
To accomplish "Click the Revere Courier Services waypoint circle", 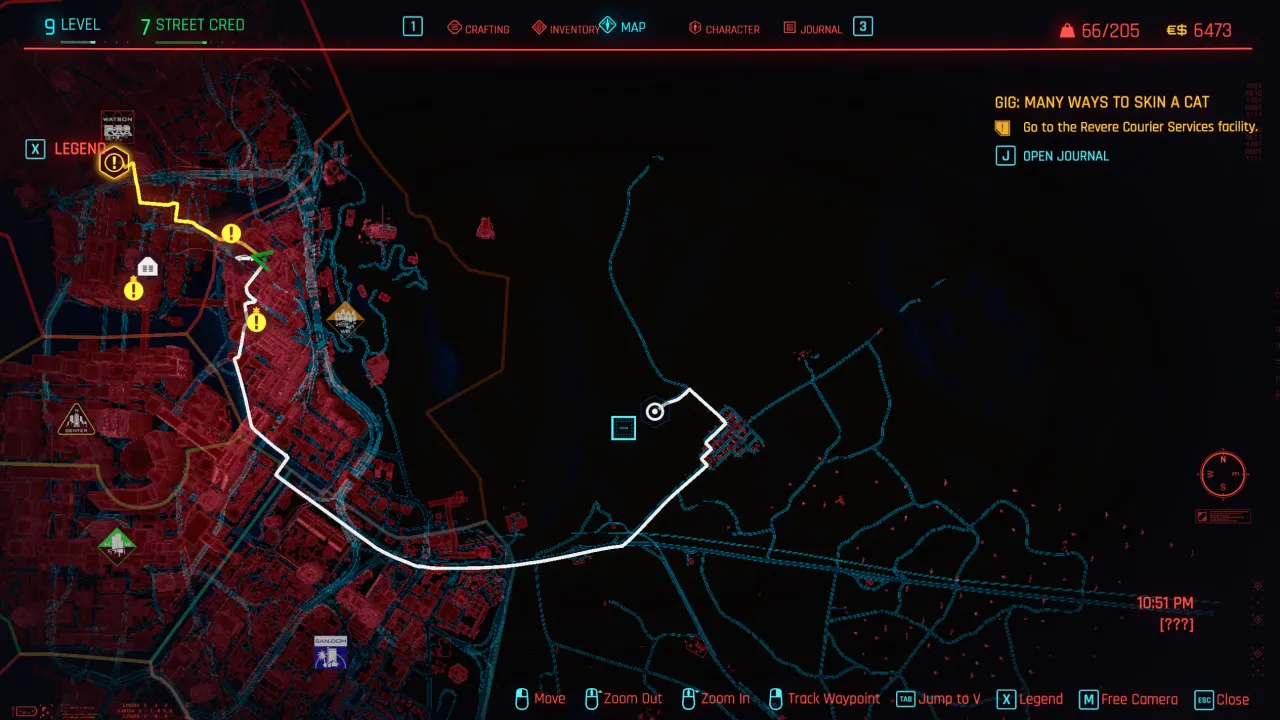I will pos(654,412).
